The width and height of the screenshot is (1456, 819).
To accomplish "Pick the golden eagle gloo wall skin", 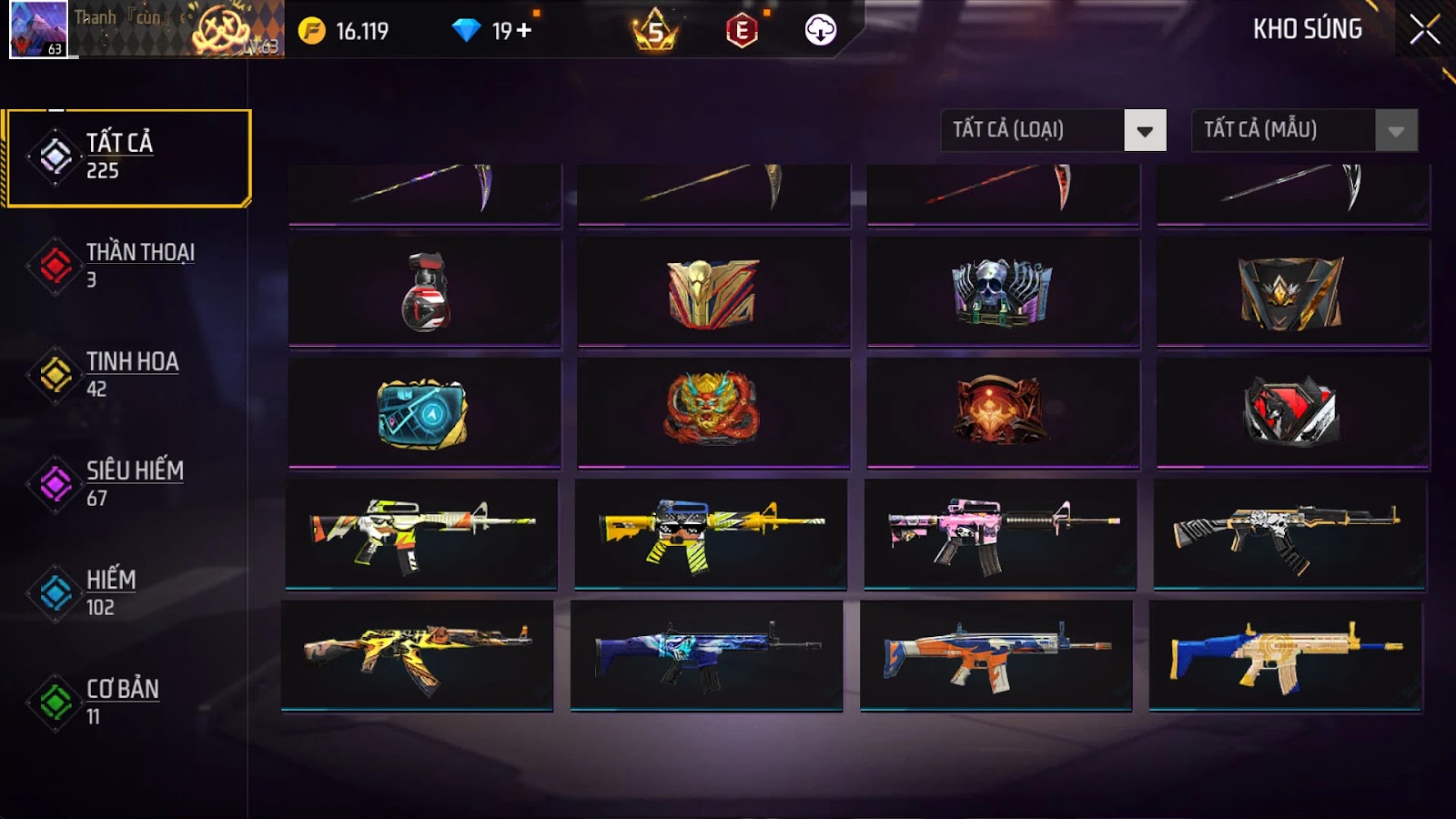I will click(x=713, y=292).
